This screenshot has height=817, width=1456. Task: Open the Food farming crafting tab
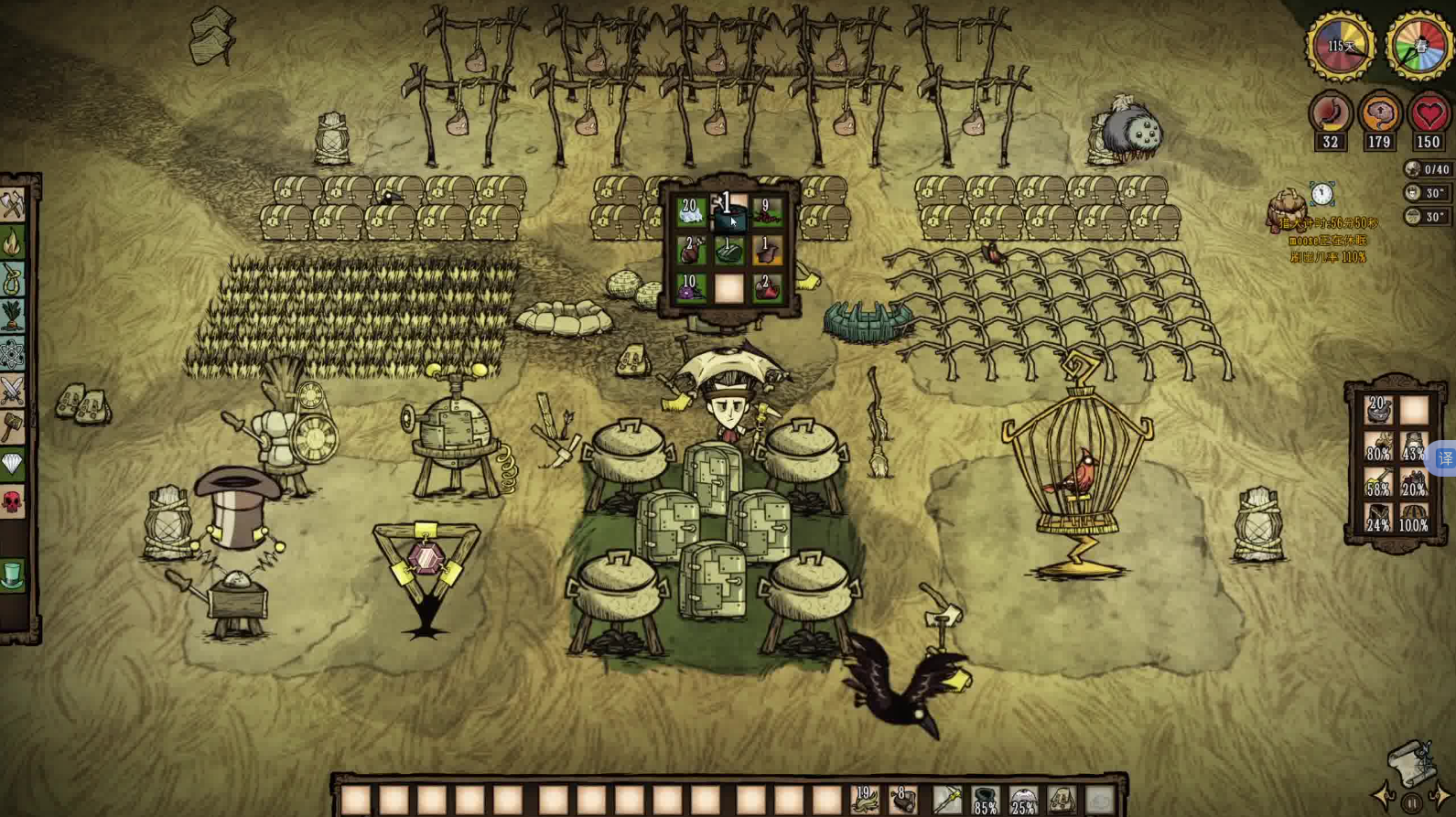[x=12, y=317]
